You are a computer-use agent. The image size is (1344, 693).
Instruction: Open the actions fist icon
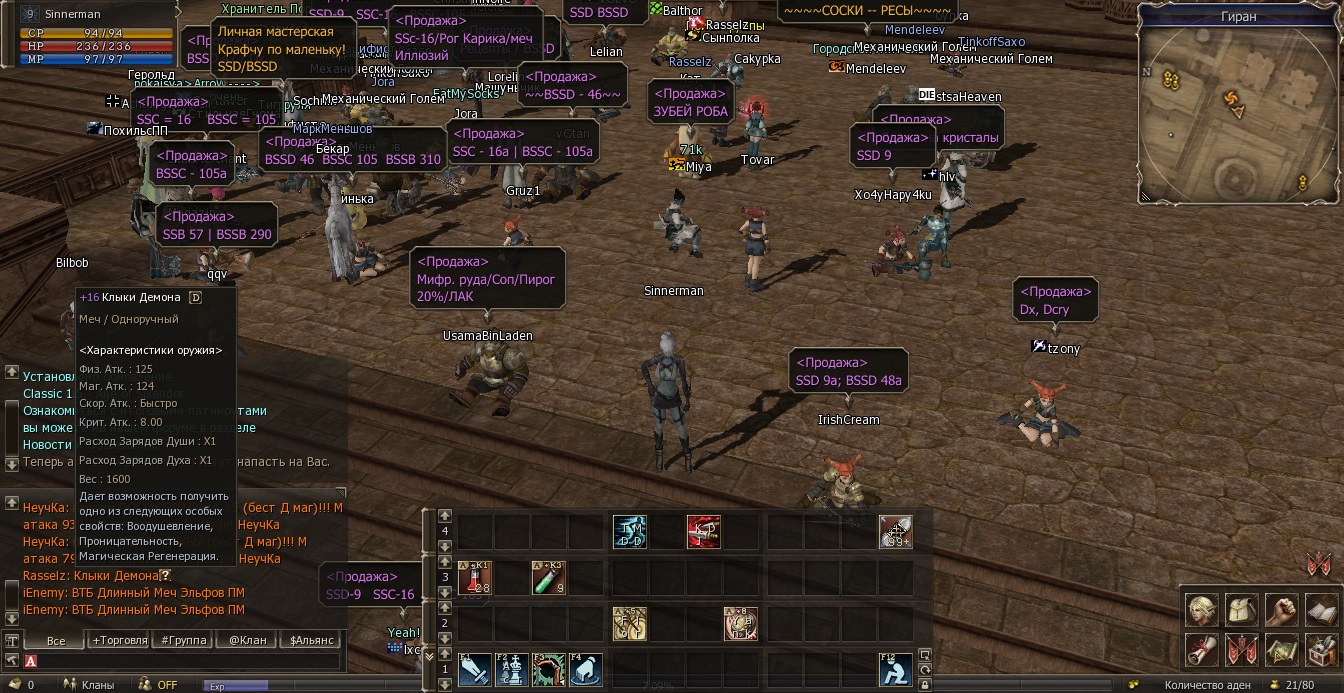pyautogui.click(x=1282, y=609)
